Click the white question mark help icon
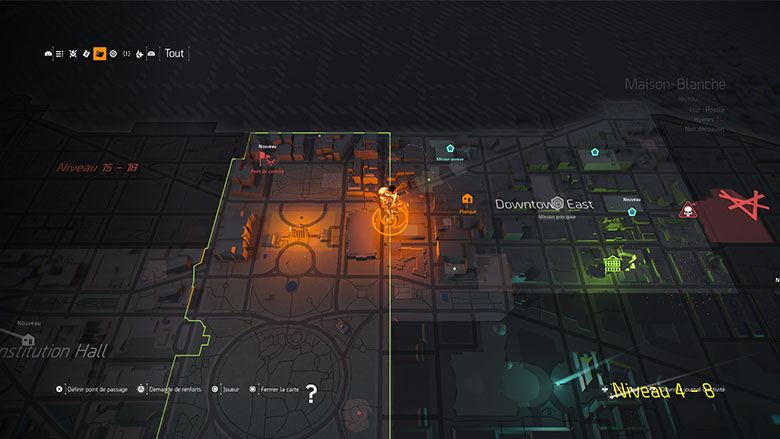Viewport: 780px width, 439px height. [x=312, y=394]
